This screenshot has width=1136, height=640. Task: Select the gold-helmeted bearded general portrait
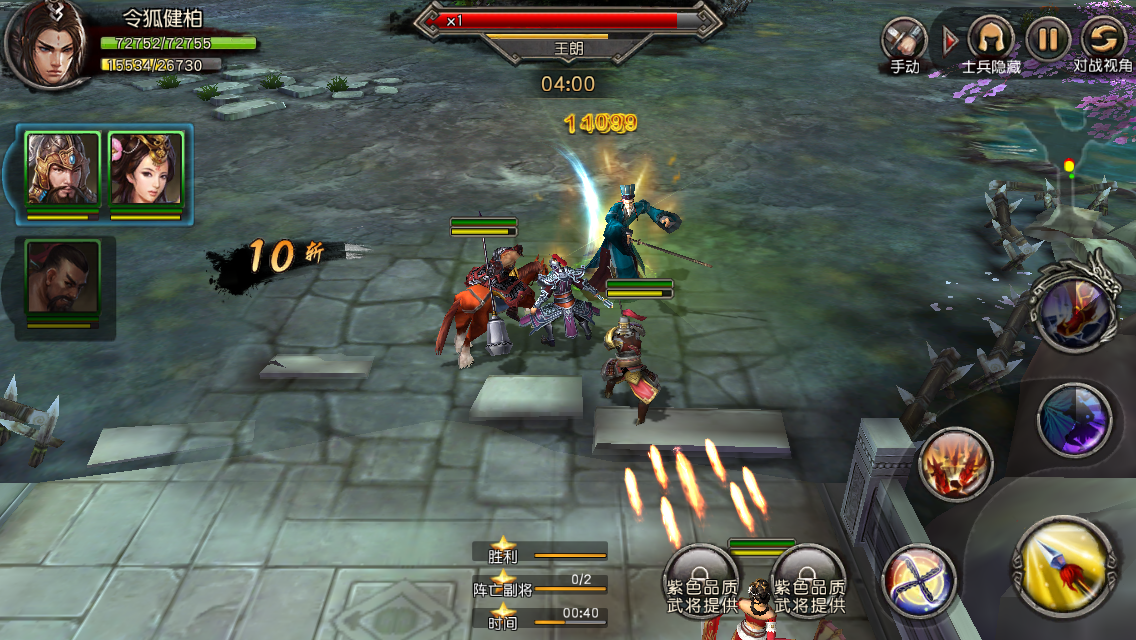click(x=62, y=169)
